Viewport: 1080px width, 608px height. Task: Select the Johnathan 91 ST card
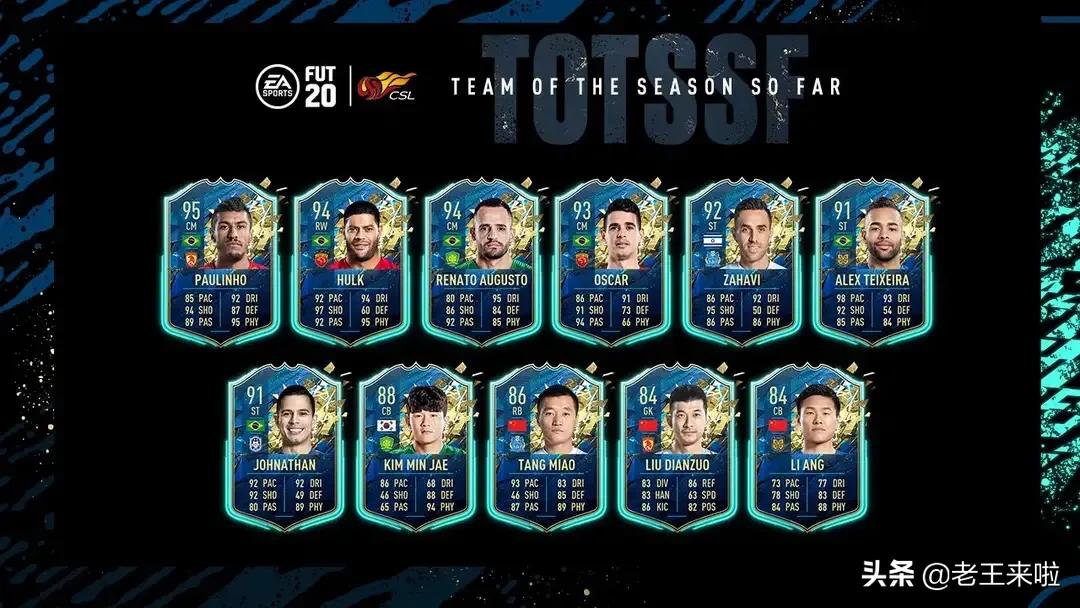point(286,446)
